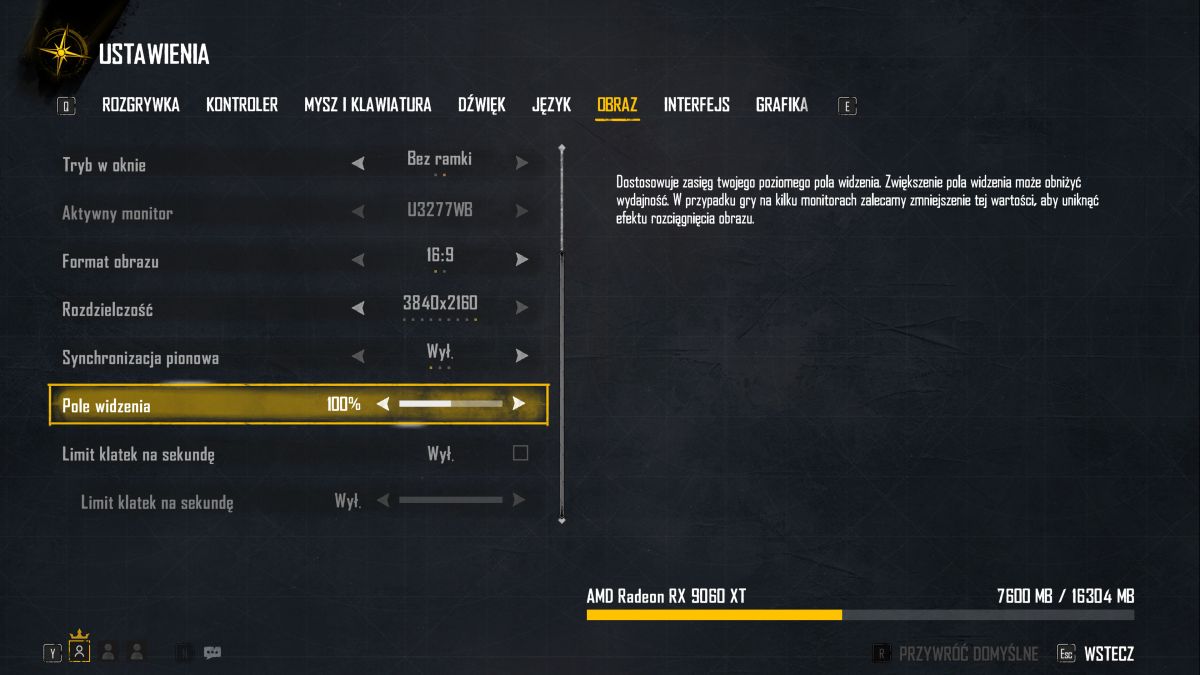Image resolution: width=1200 pixels, height=675 pixels.
Task: Open the Język tab
Action: coord(551,105)
